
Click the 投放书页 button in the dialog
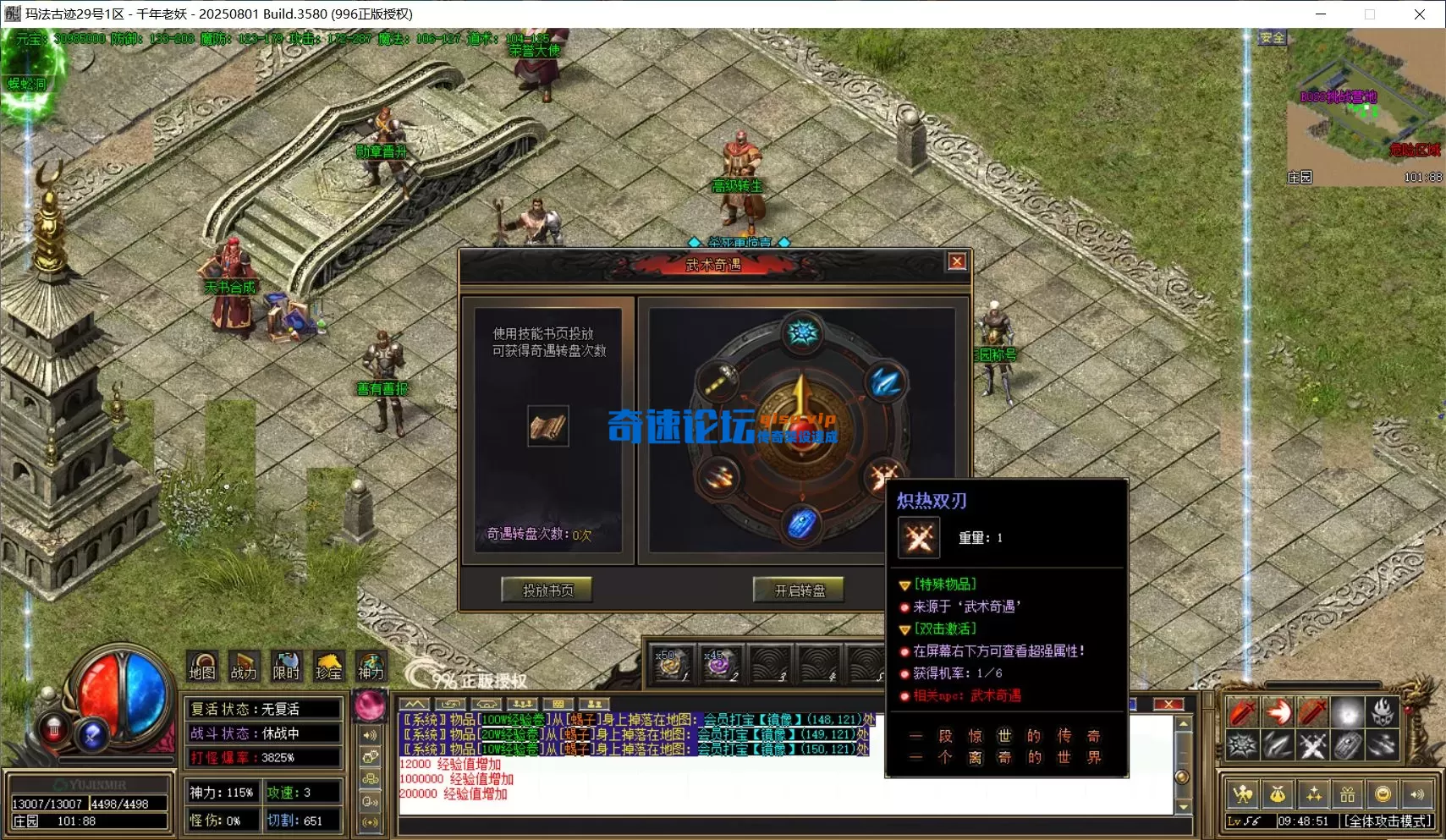pyautogui.click(x=547, y=590)
